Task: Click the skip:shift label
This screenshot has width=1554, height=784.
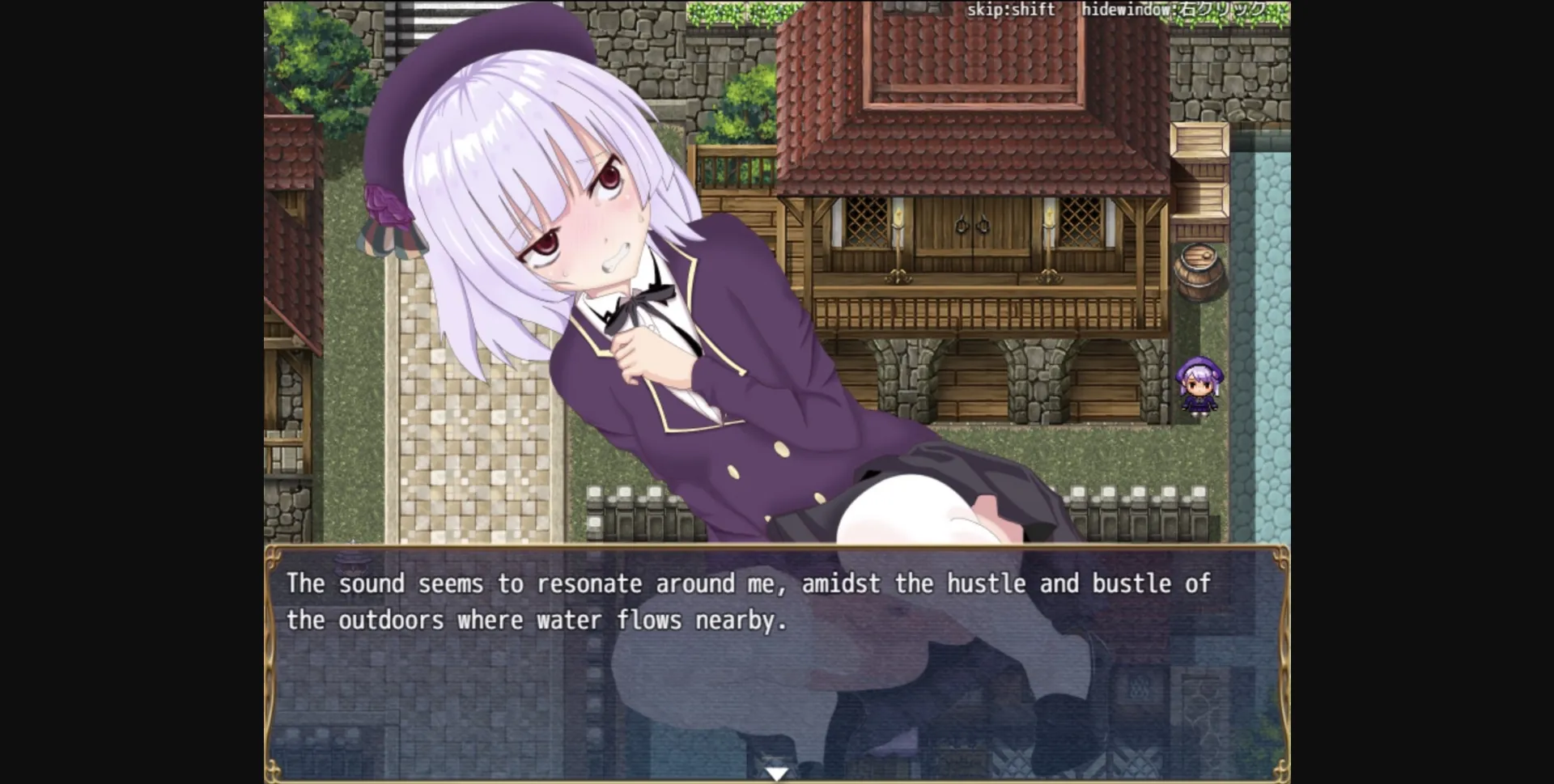Action: click(1009, 10)
